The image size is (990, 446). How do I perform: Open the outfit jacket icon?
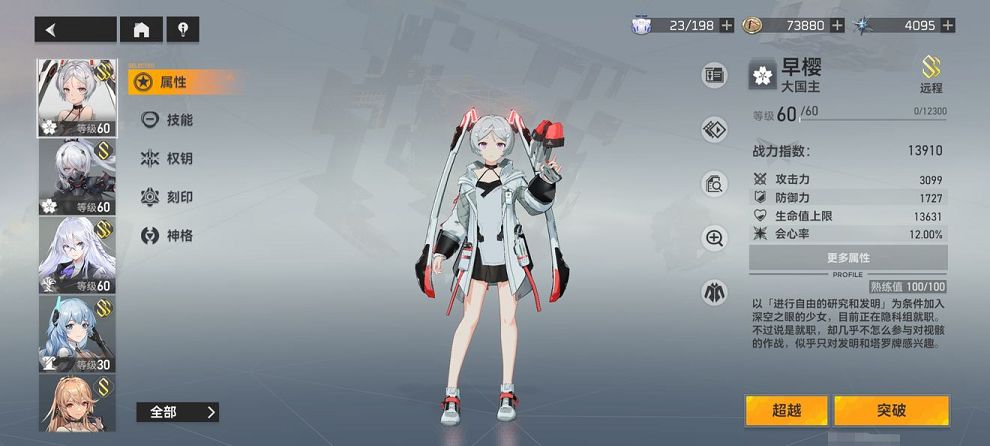pyautogui.click(x=714, y=292)
